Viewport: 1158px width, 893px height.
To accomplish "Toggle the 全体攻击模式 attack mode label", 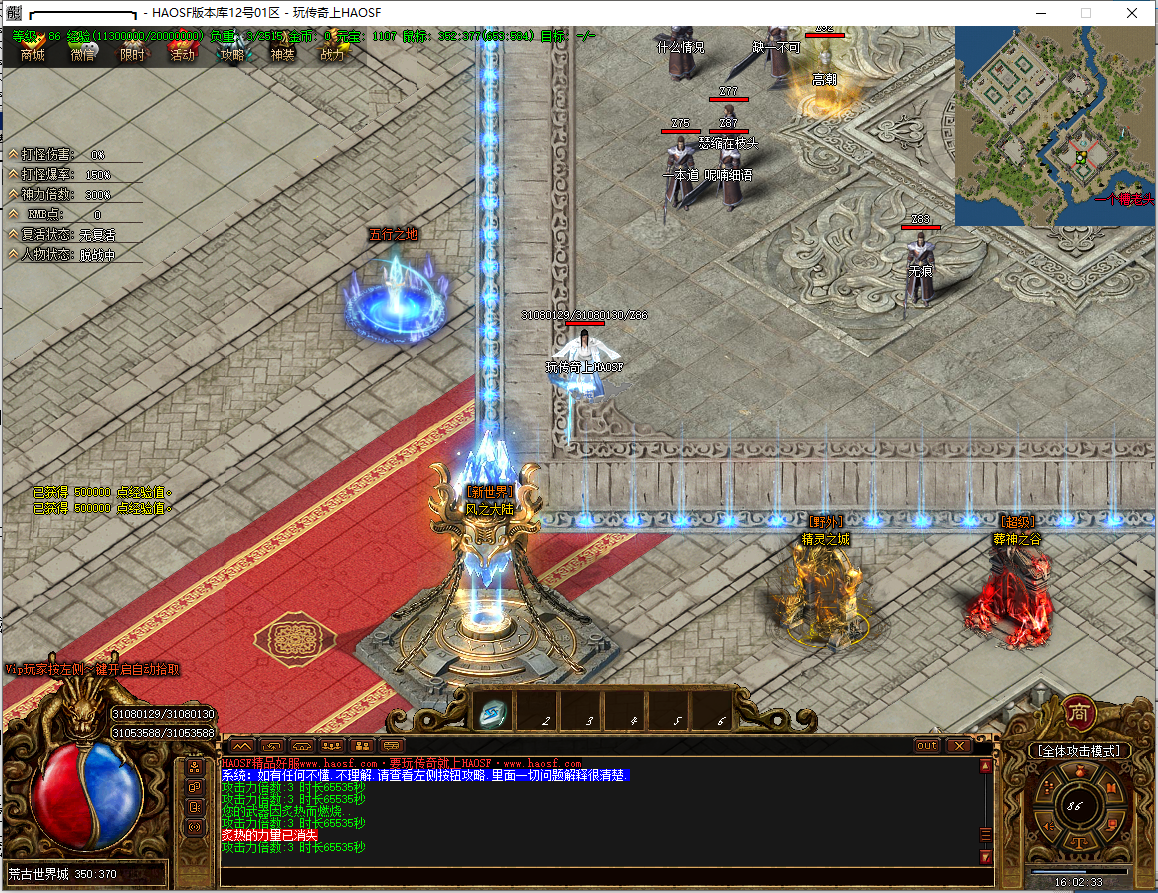I will pyautogui.click(x=1080, y=750).
